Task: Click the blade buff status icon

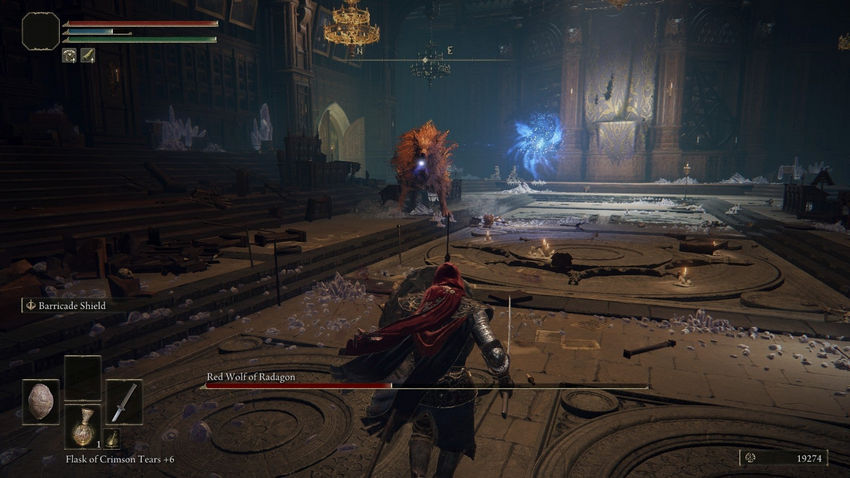Action: click(88, 56)
